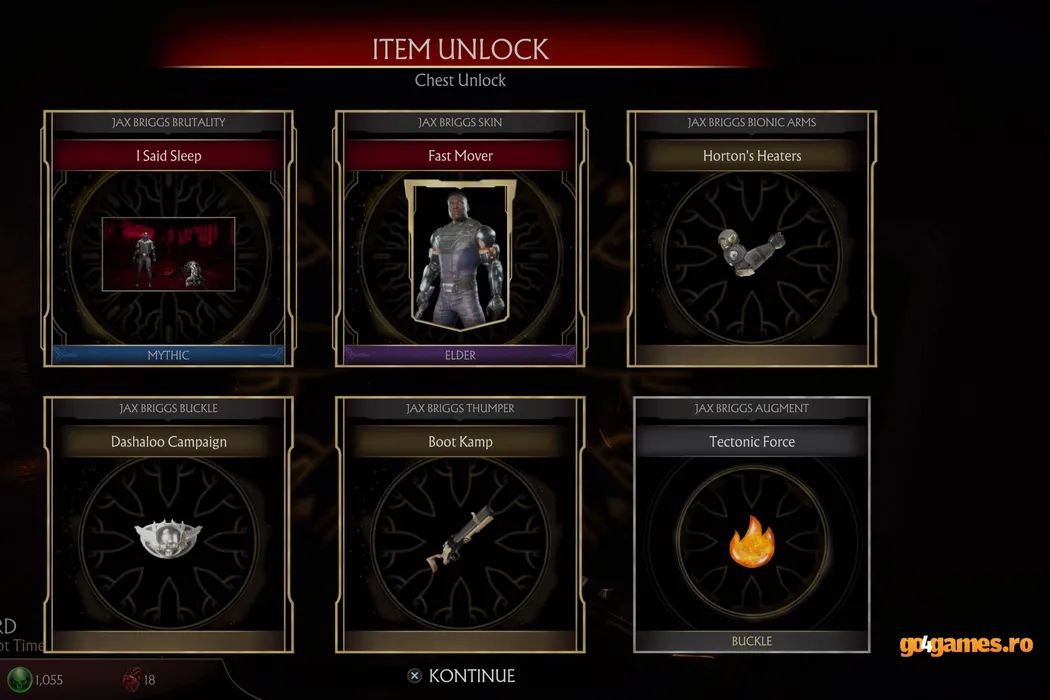The height and width of the screenshot is (700, 1050).
Task: Click Kontinue to dismiss the unlock screen
Action: click(461, 676)
